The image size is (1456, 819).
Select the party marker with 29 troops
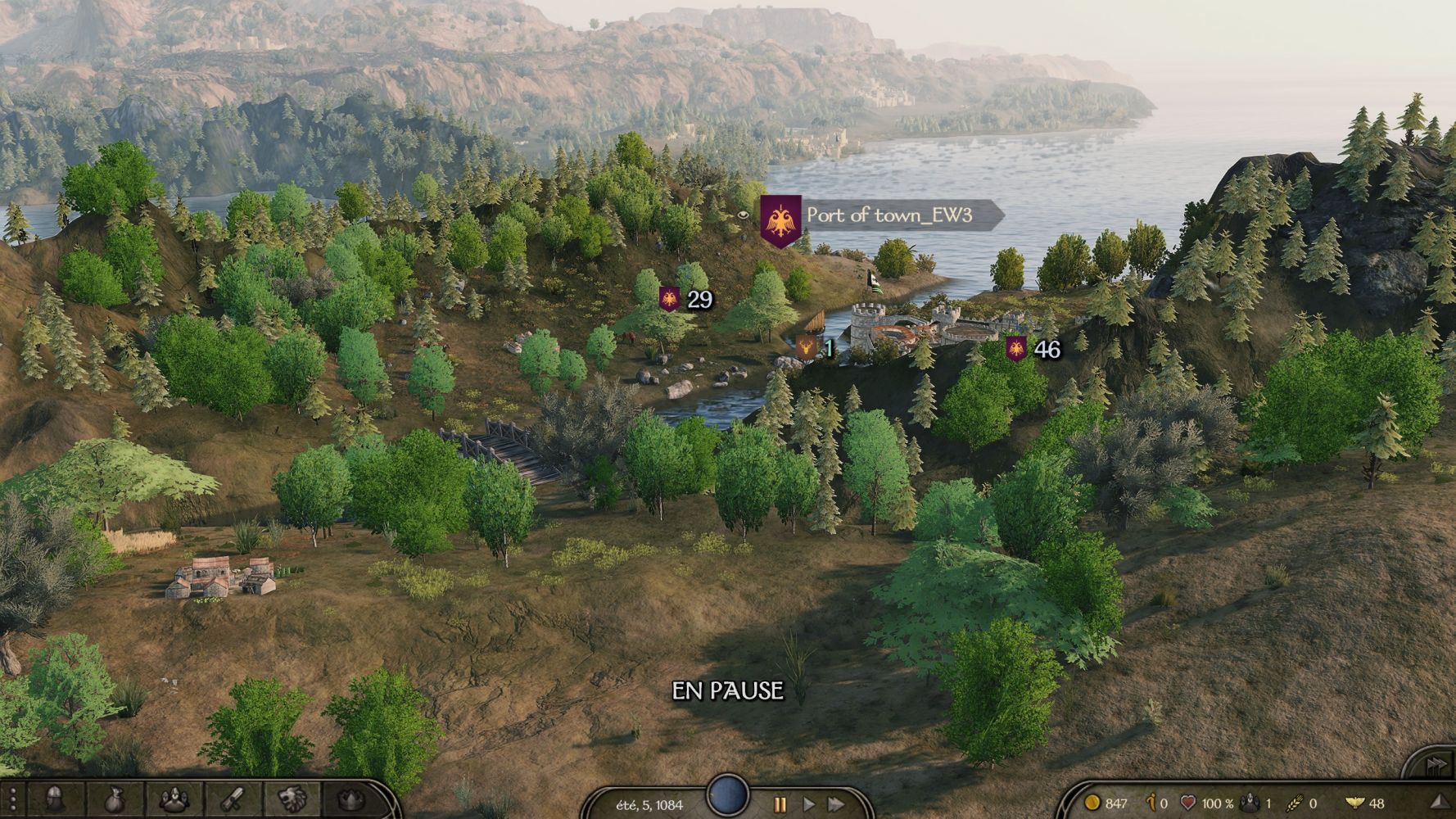[670, 299]
